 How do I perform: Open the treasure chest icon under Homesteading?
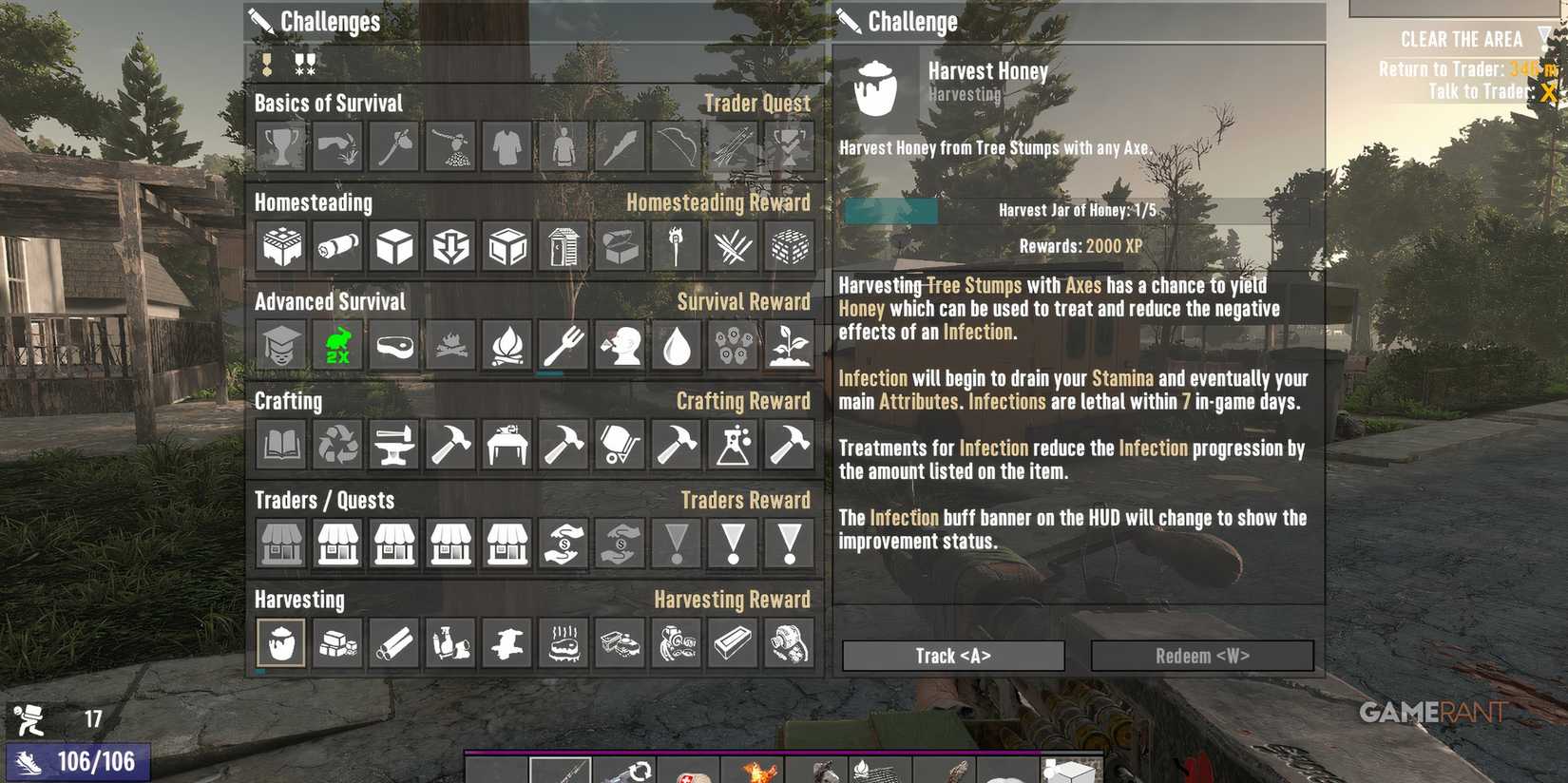click(x=619, y=245)
